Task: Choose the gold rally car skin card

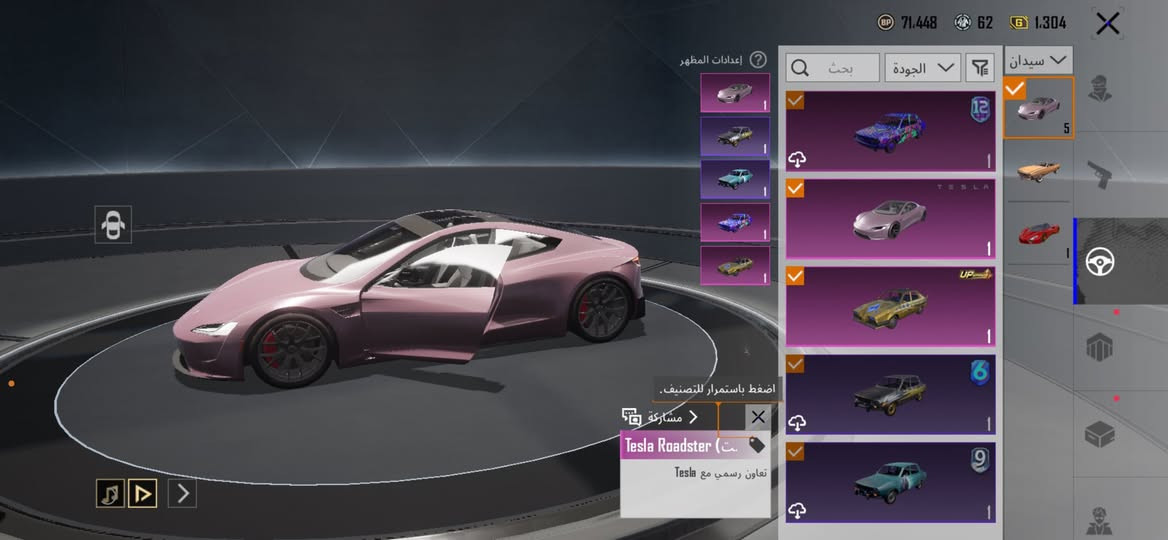Action: click(x=890, y=306)
